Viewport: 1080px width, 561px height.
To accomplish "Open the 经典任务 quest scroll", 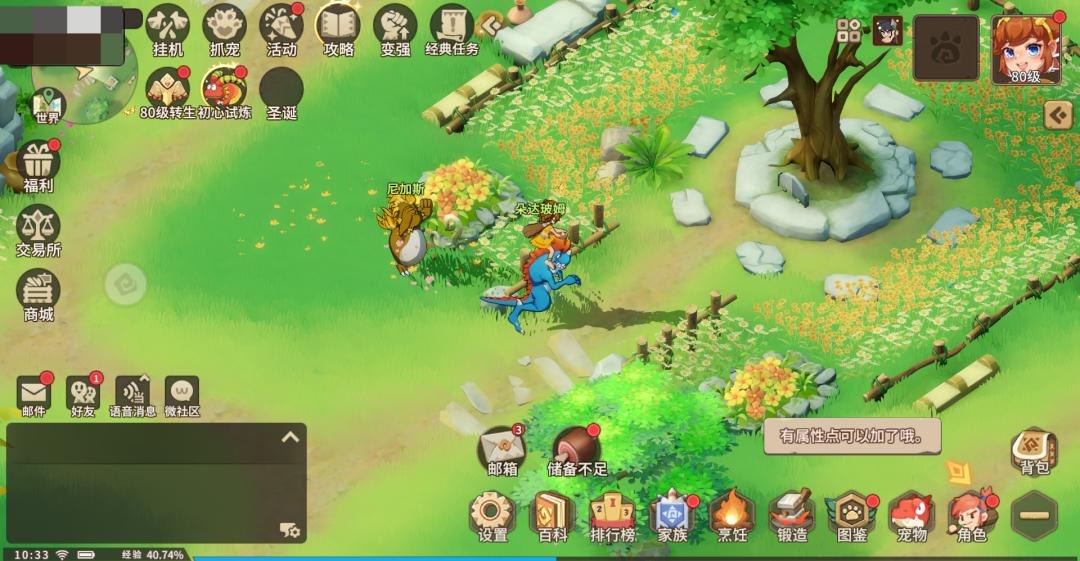I will click(452, 28).
